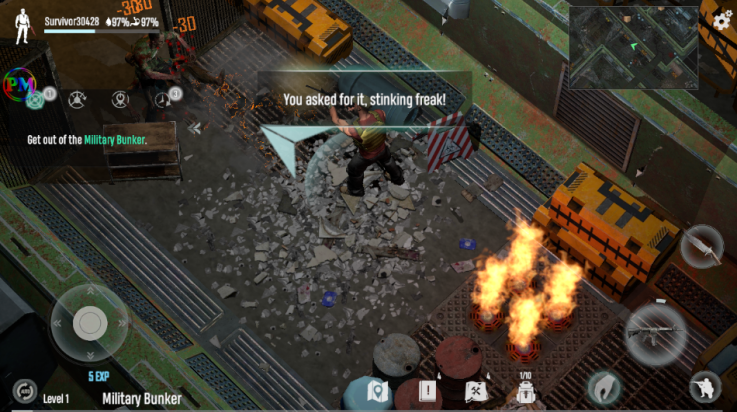
Task: Open the crafting blueprints menu
Action: [476, 391]
